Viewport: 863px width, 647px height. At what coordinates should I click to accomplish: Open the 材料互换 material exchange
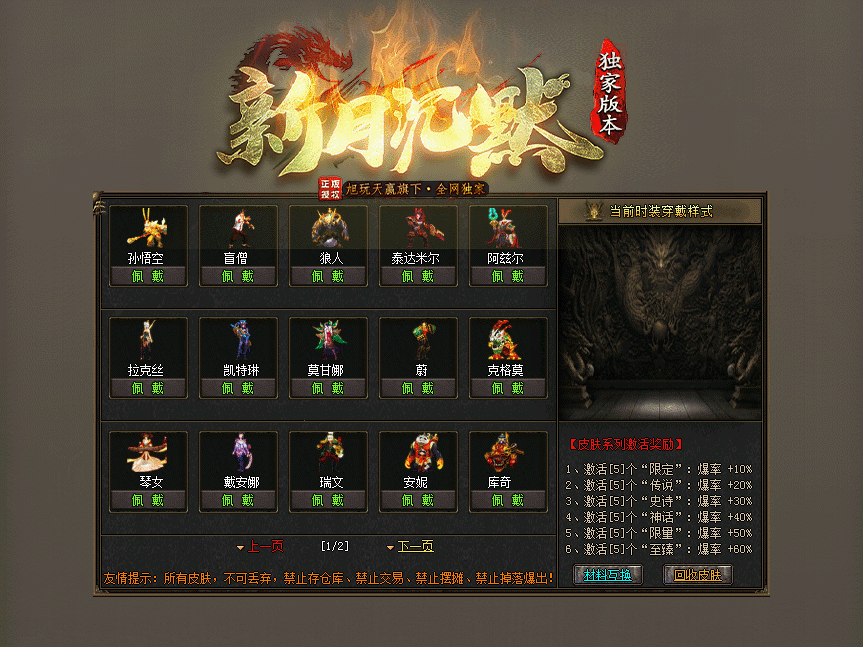(608, 575)
